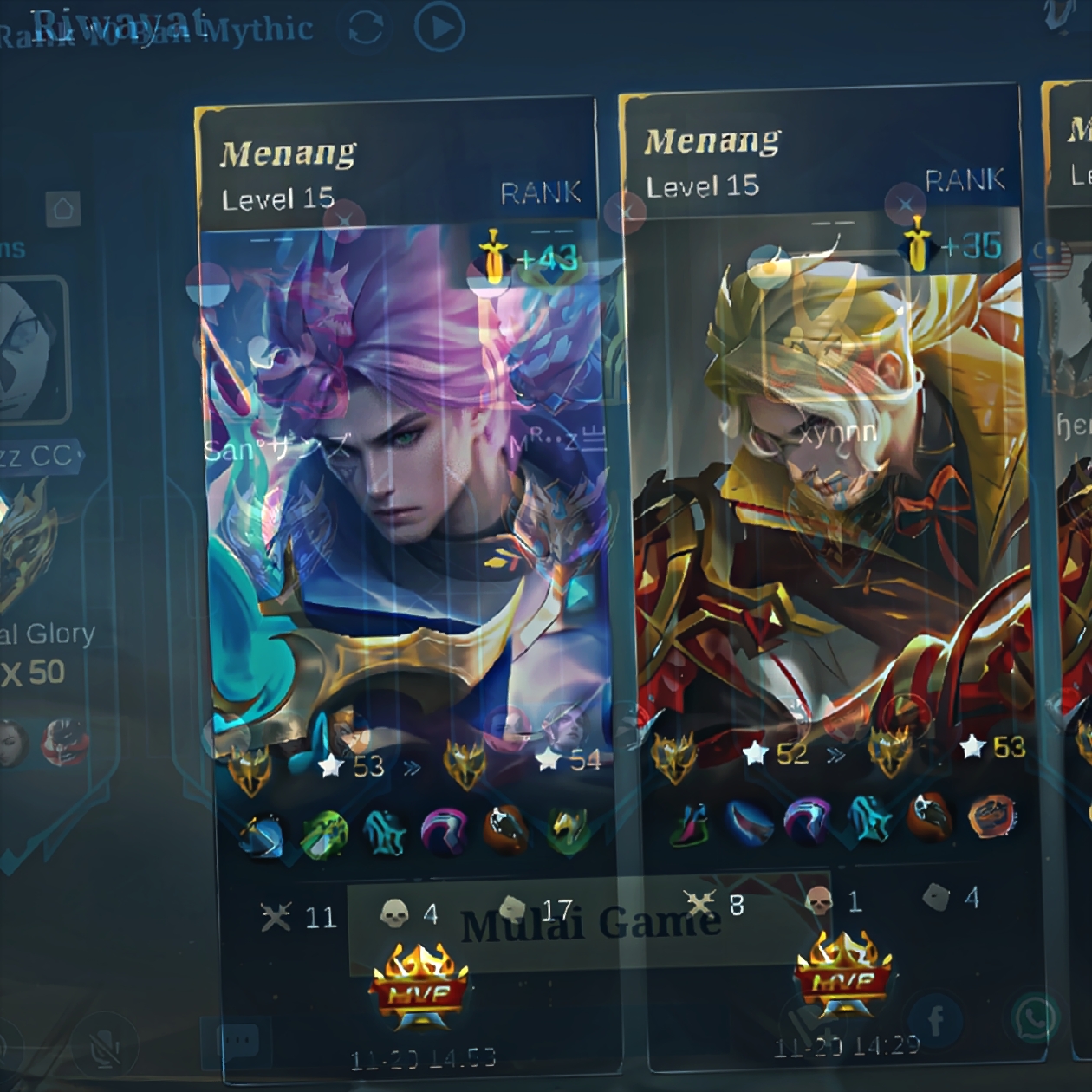
Task: Share via the WhatsApp icon
Action: point(1035,1019)
